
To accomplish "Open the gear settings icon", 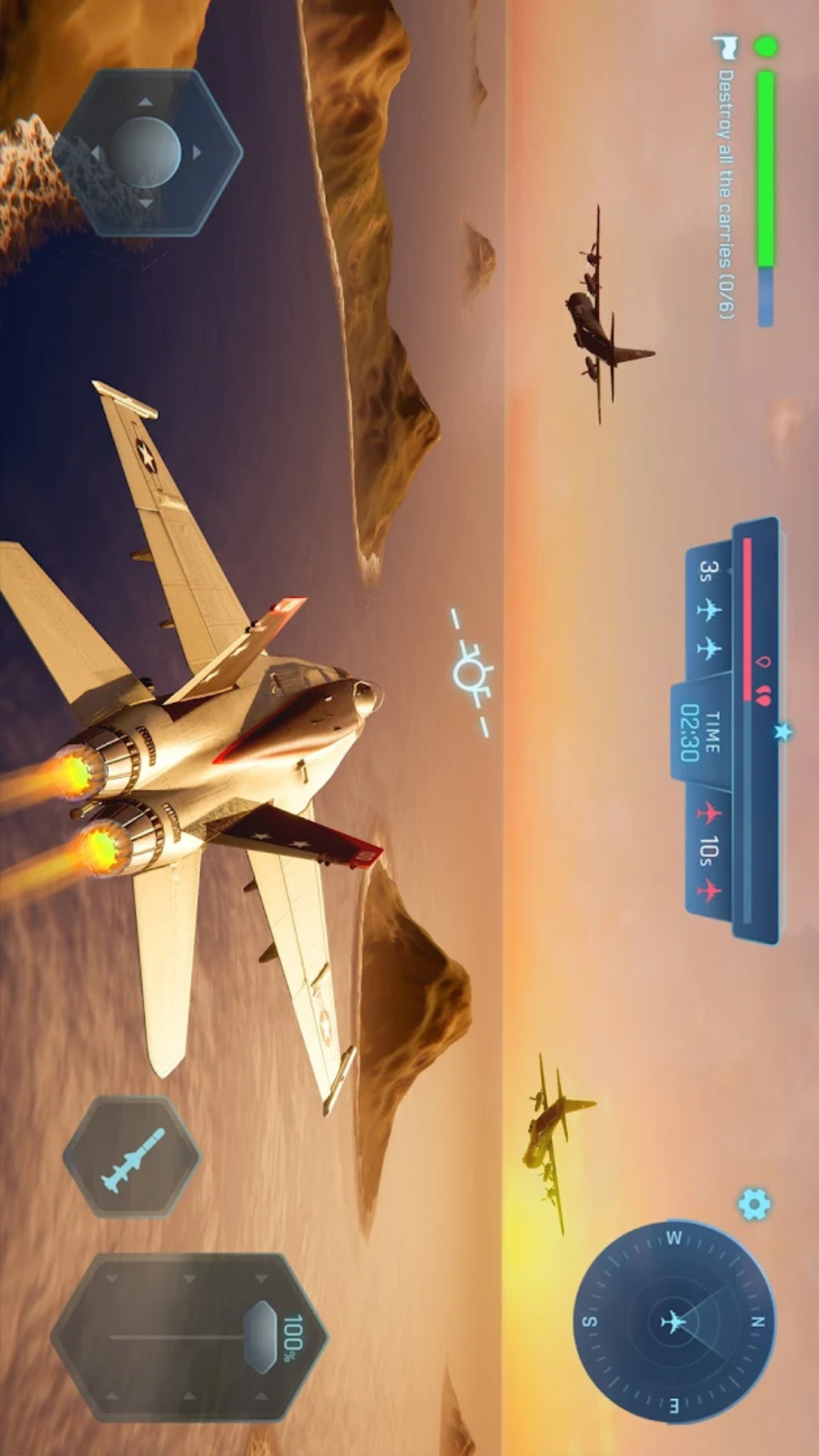I will [754, 1204].
